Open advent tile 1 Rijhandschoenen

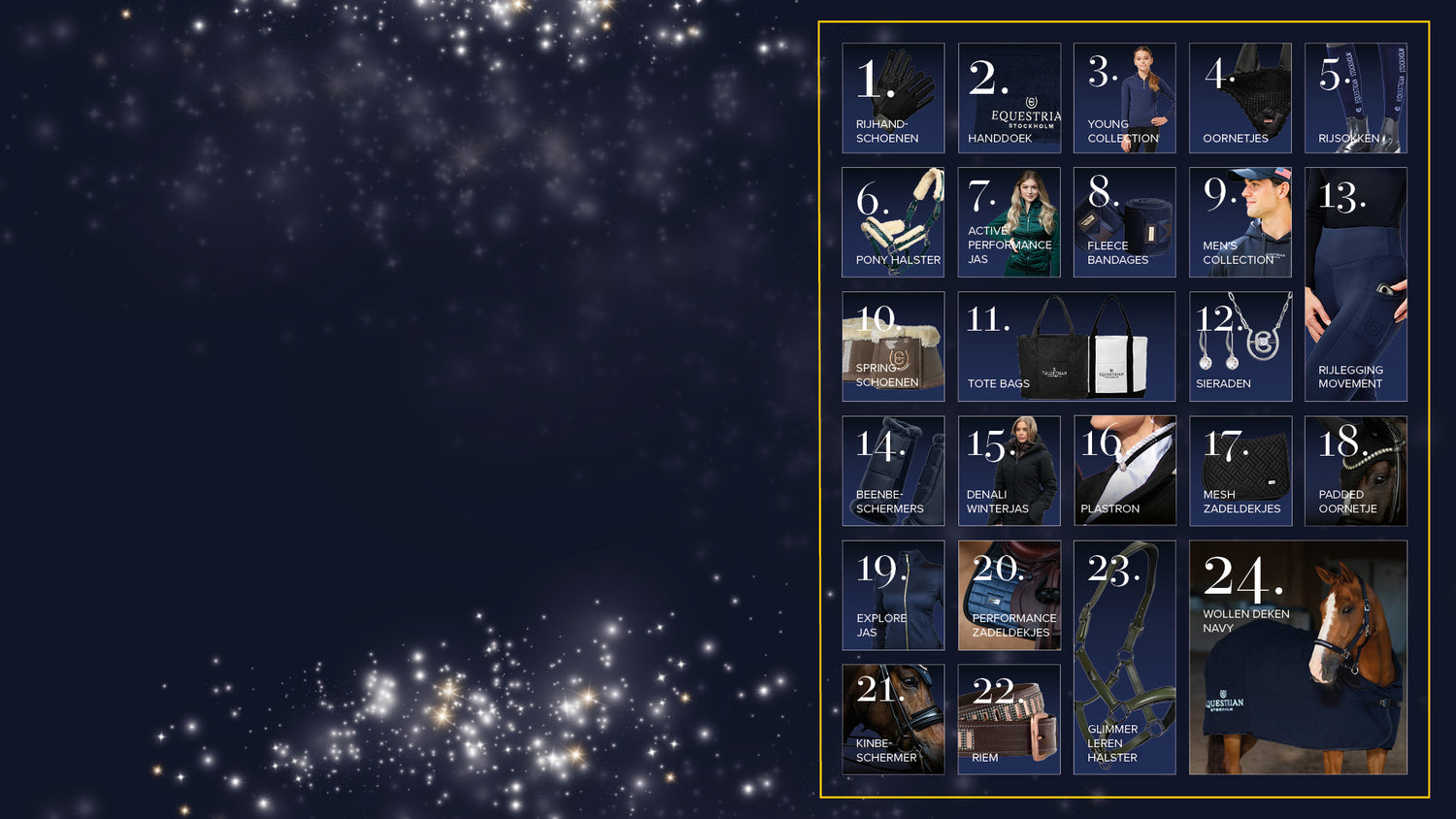[x=893, y=98]
